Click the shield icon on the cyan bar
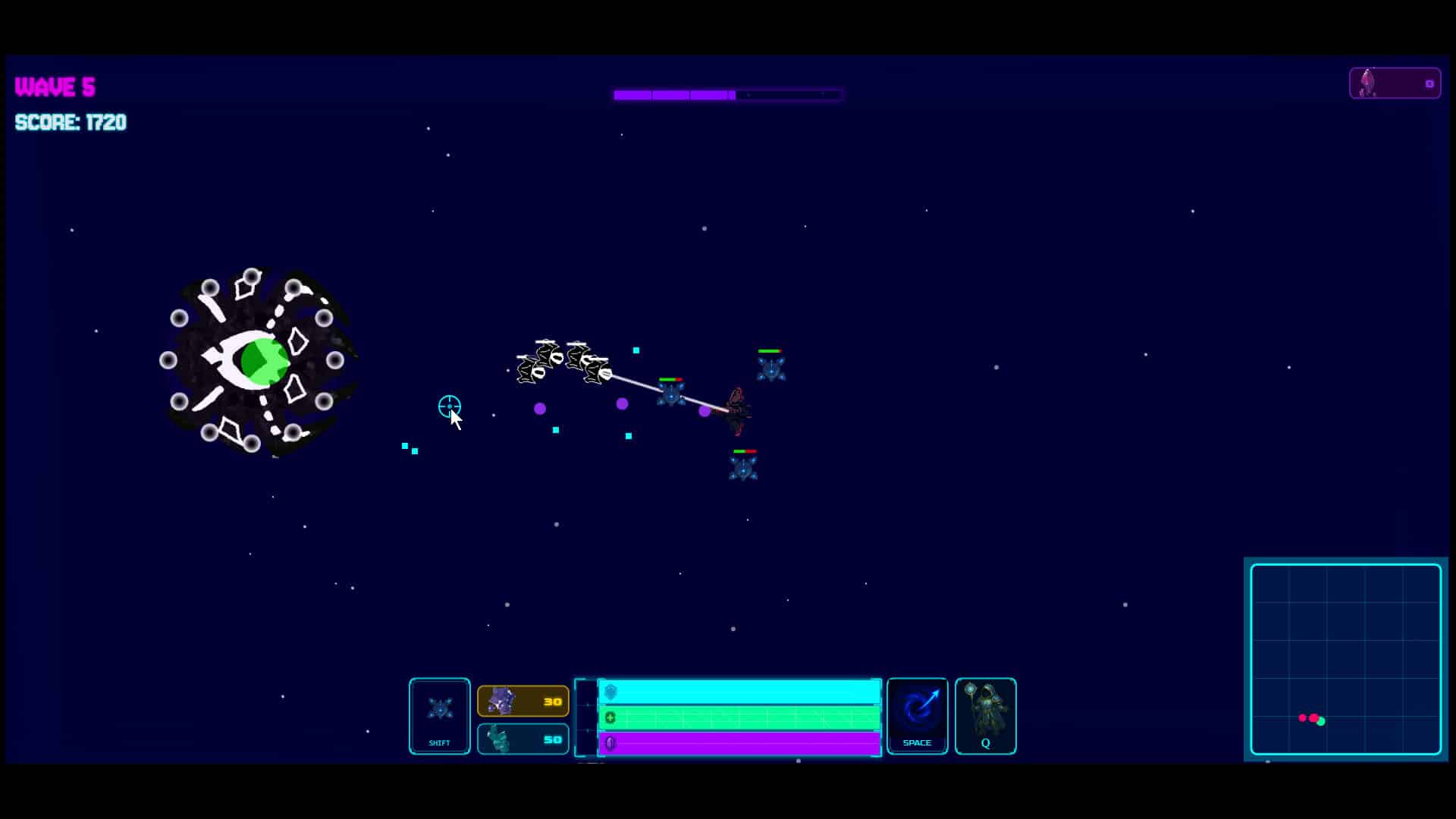The width and height of the screenshot is (1456, 819). [x=611, y=692]
